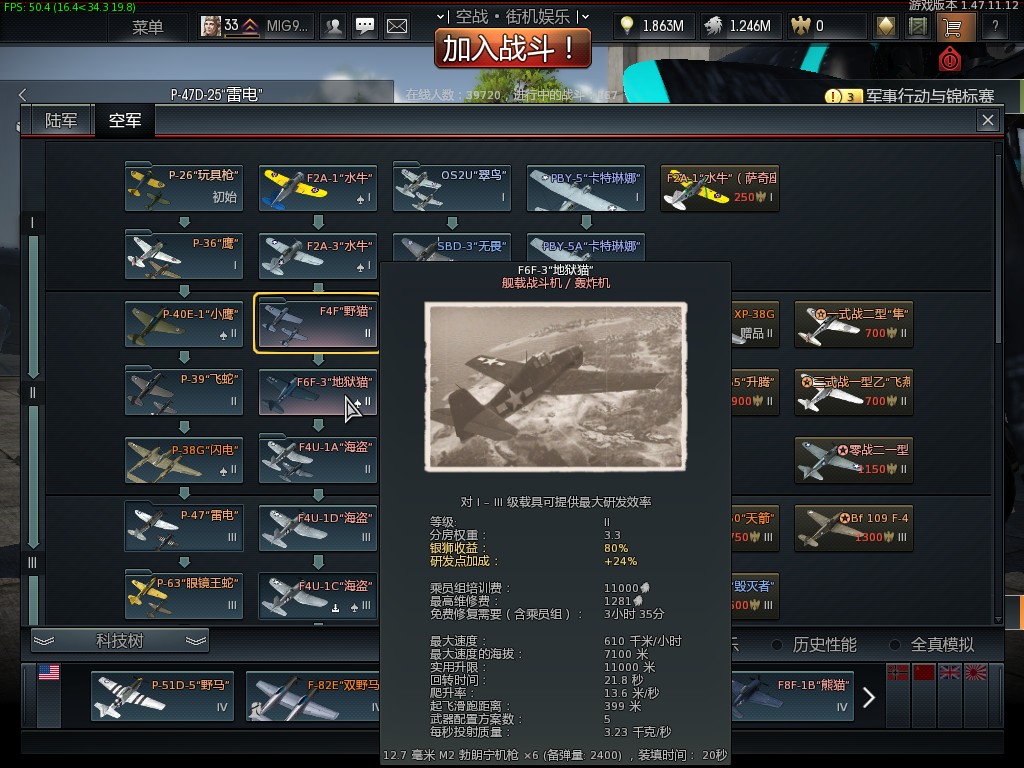
Task: Click the 加入战斗 join battle button
Action: point(512,47)
